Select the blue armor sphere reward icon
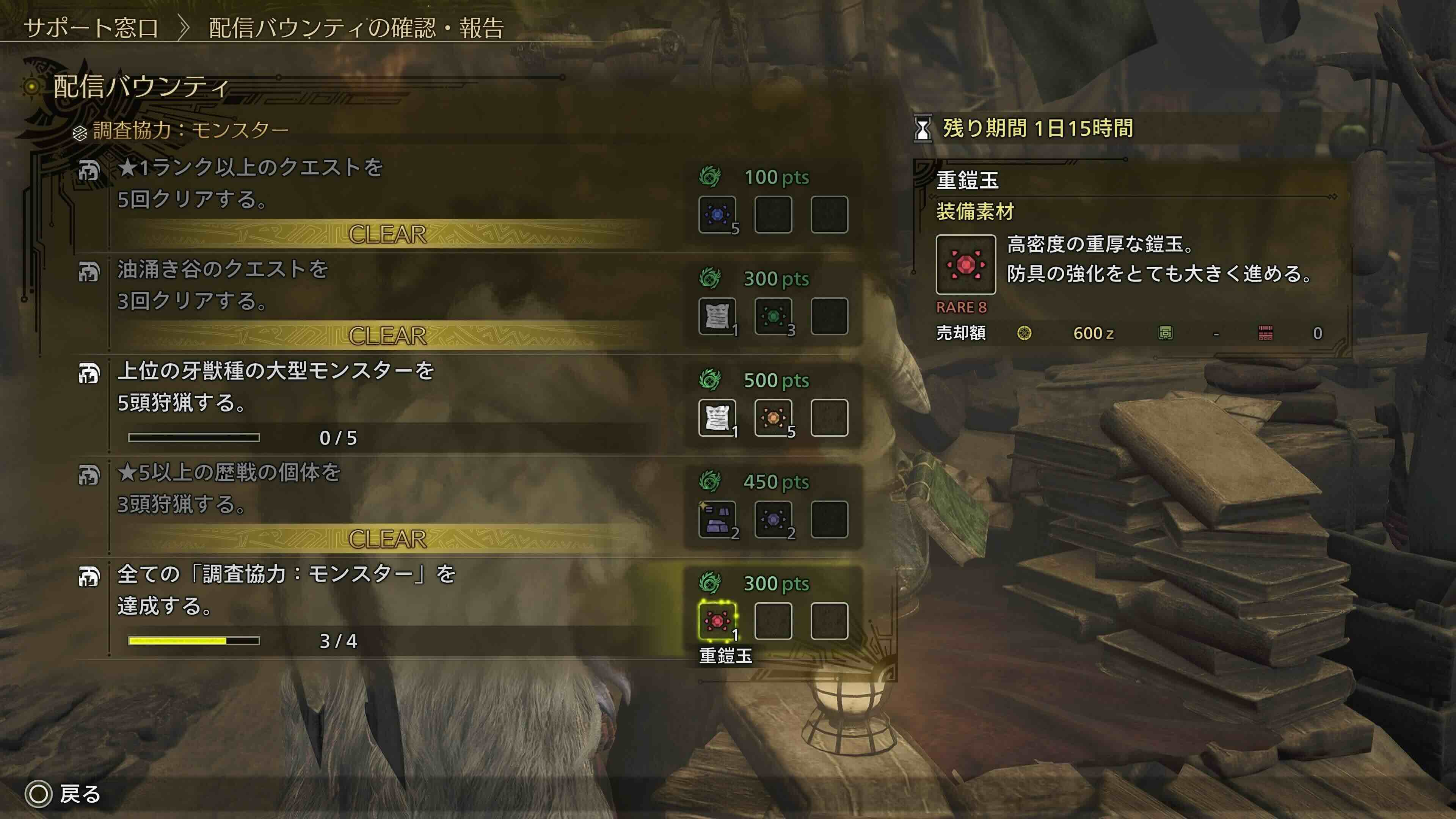Viewport: 1456px width, 819px height. click(x=718, y=215)
